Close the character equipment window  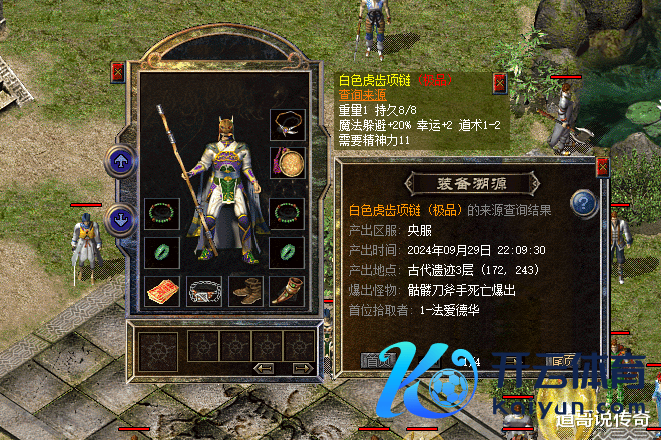118,72
